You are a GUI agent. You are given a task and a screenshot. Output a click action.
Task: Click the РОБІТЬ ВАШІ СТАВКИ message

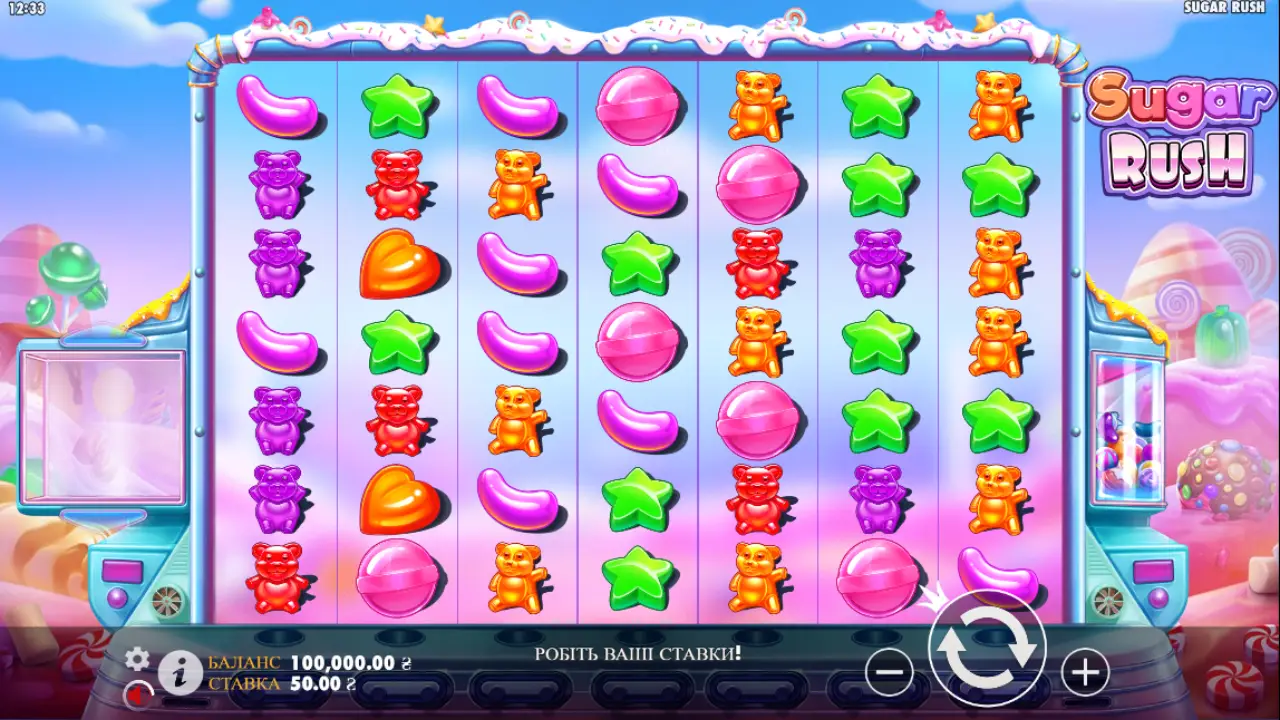[x=638, y=651]
